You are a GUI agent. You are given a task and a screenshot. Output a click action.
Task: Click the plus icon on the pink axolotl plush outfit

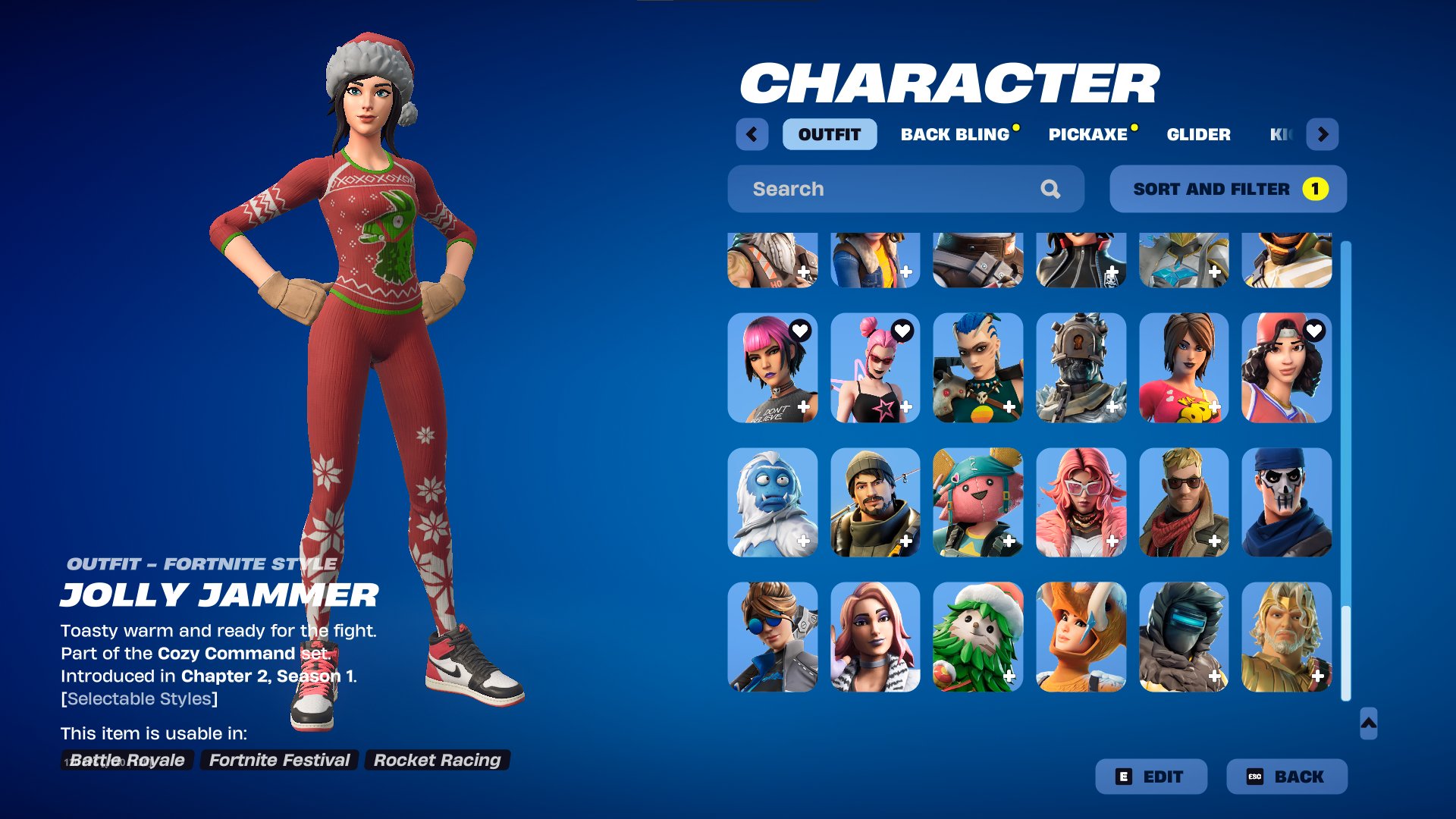point(1009,541)
